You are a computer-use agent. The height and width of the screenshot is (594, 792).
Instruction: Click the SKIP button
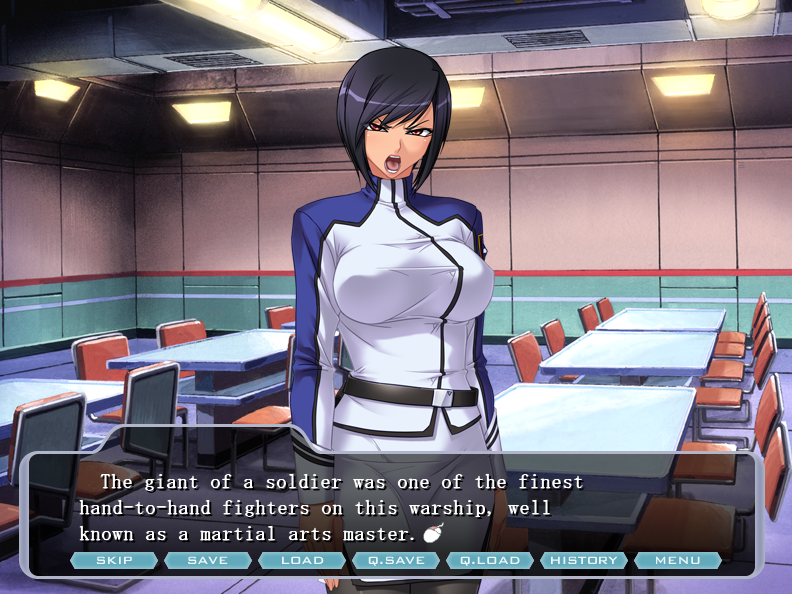(x=114, y=560)
